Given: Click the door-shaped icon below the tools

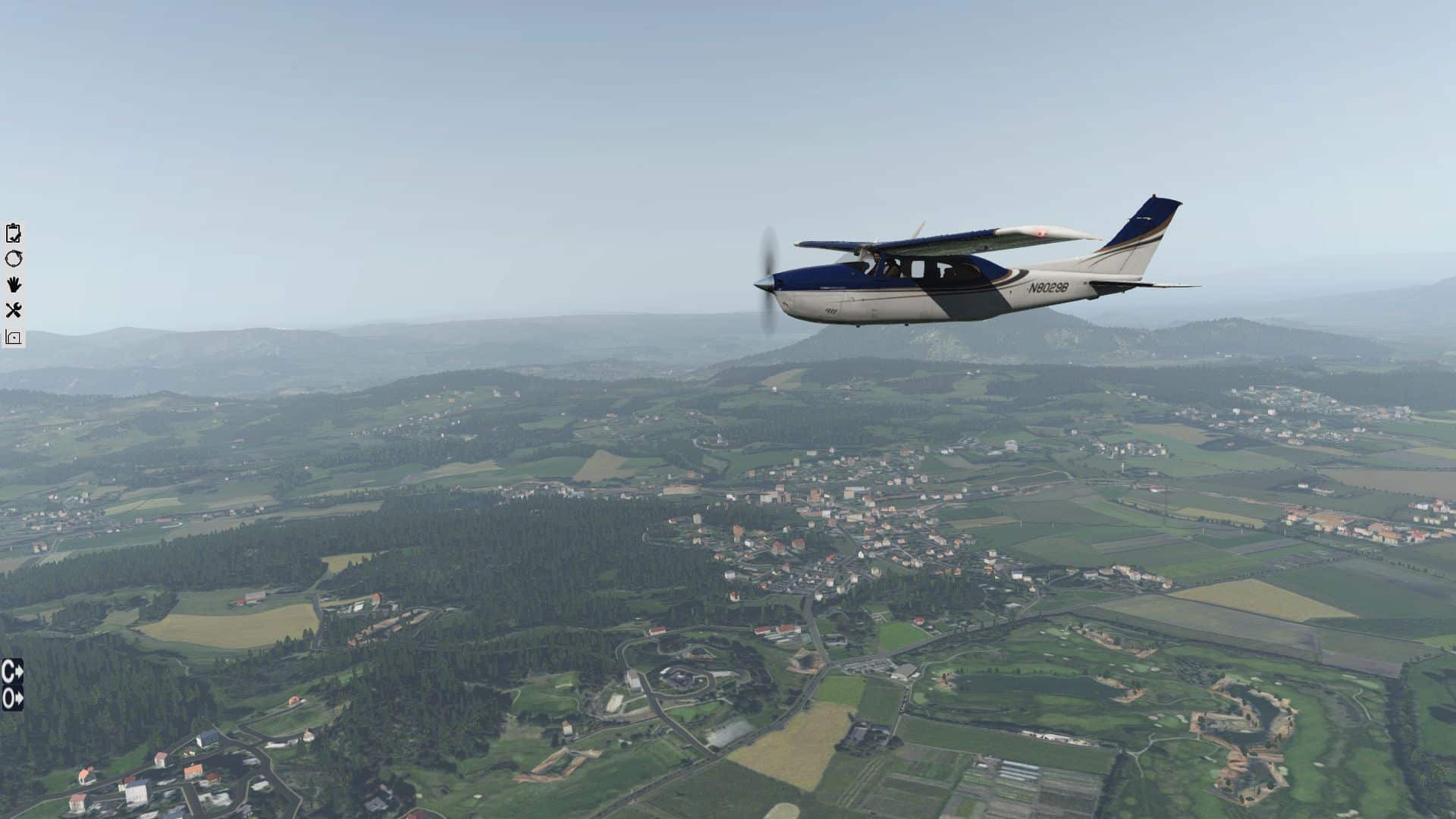Looking at the screenshot, I should [13, 337].
